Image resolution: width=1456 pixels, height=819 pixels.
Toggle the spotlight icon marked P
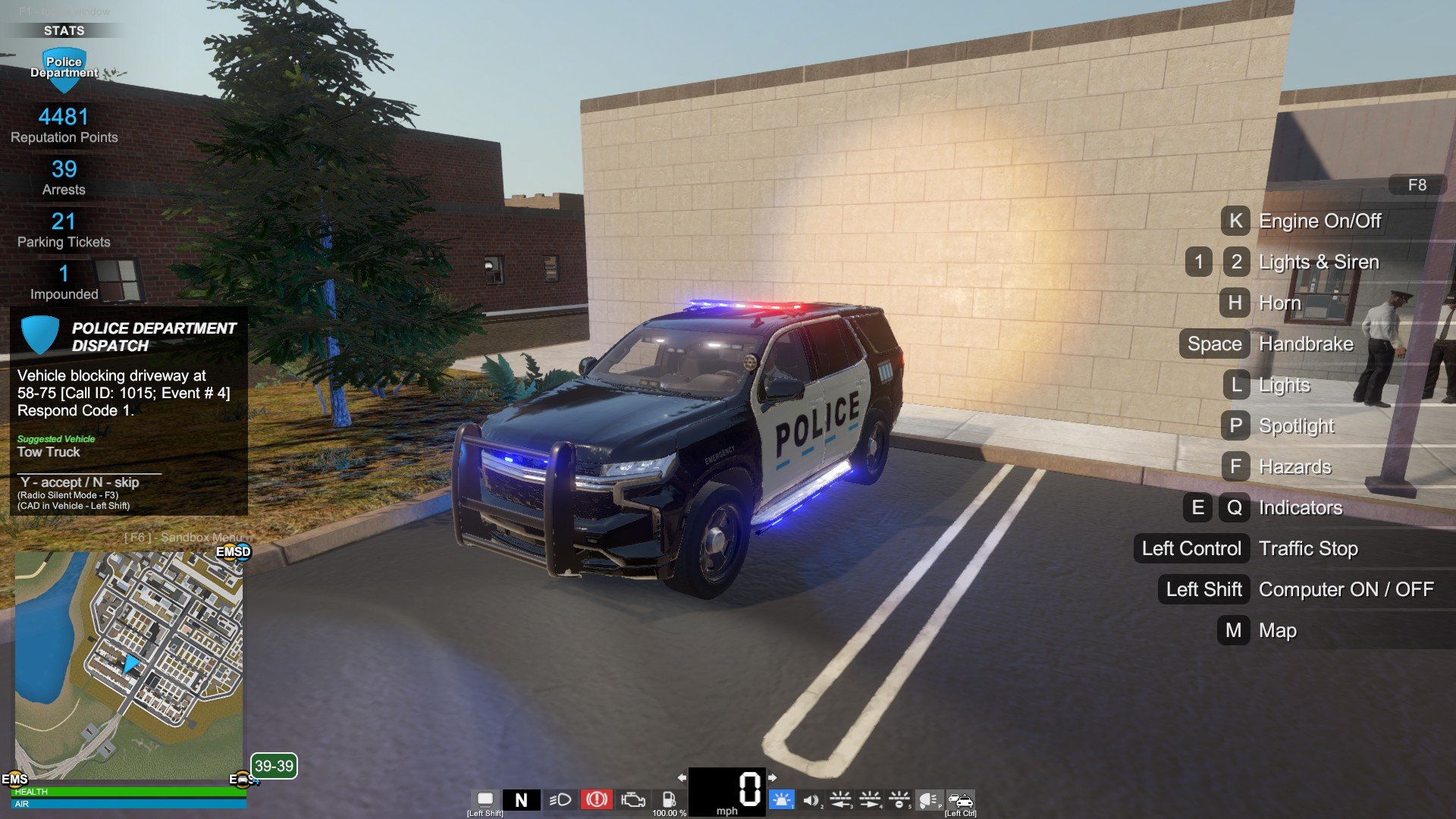[929, 800]
